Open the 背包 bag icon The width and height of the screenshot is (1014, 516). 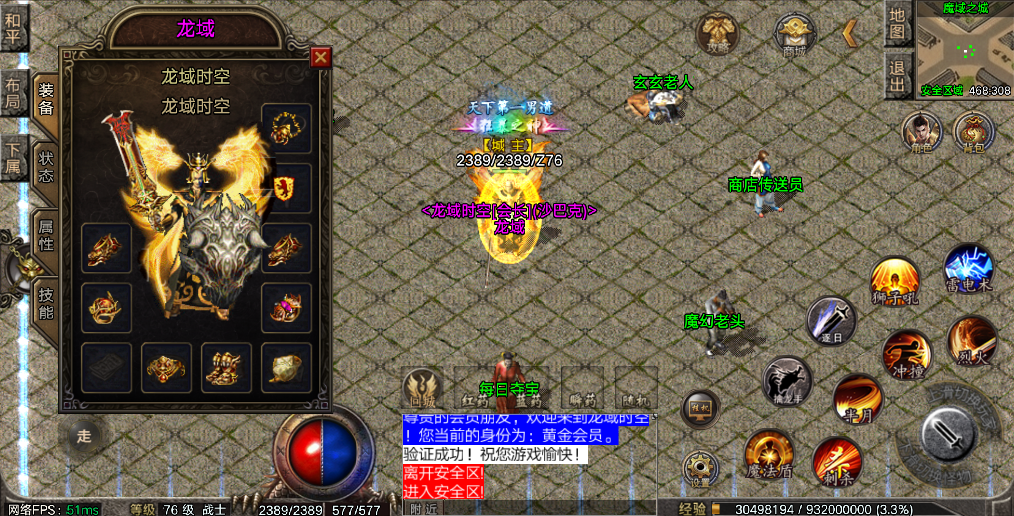click(972, 133)
